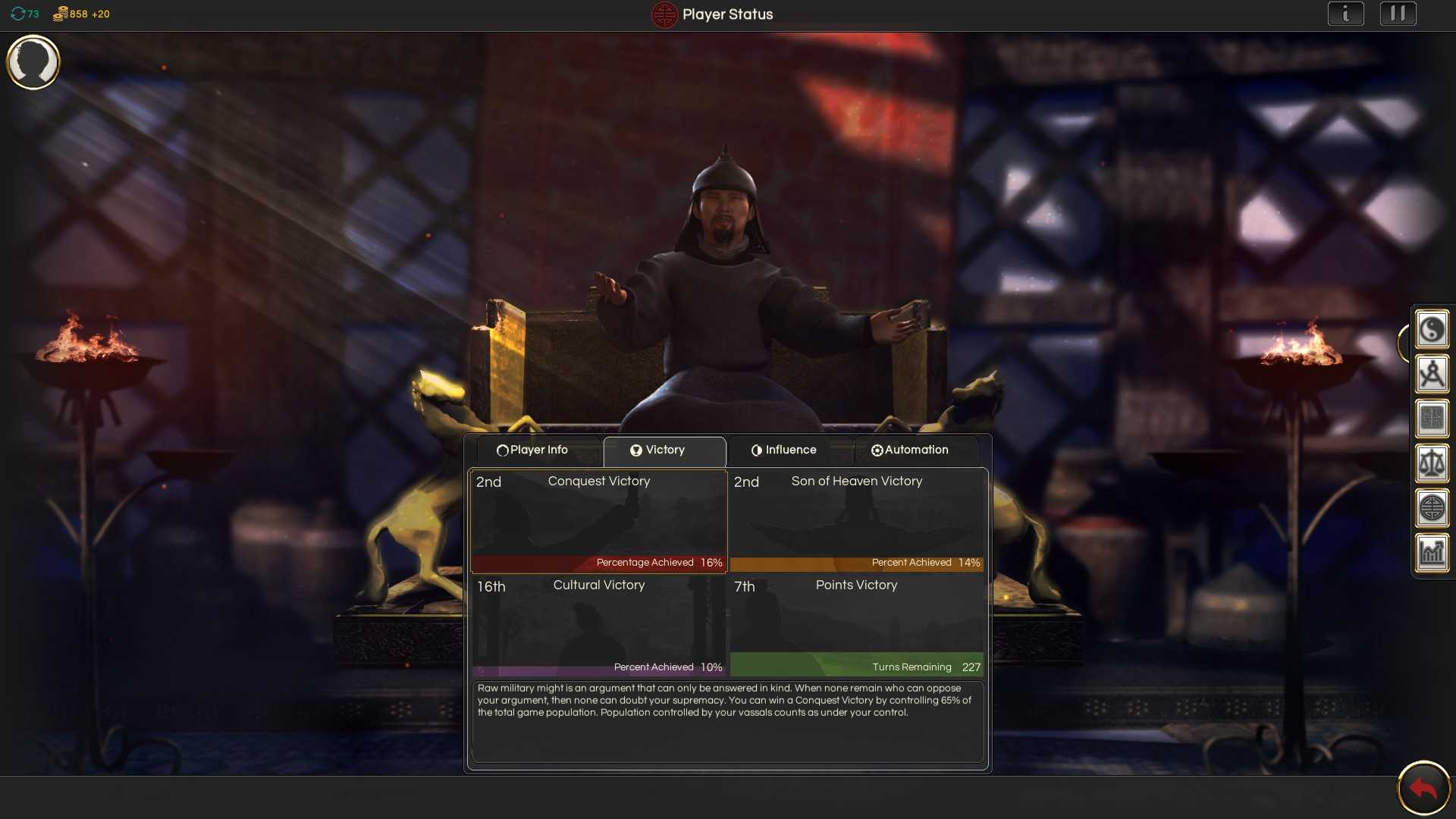This screenshot has height=819, width=1456.
Task: Click the scales of justice laws icon
Action: [x=1432, y=463]
